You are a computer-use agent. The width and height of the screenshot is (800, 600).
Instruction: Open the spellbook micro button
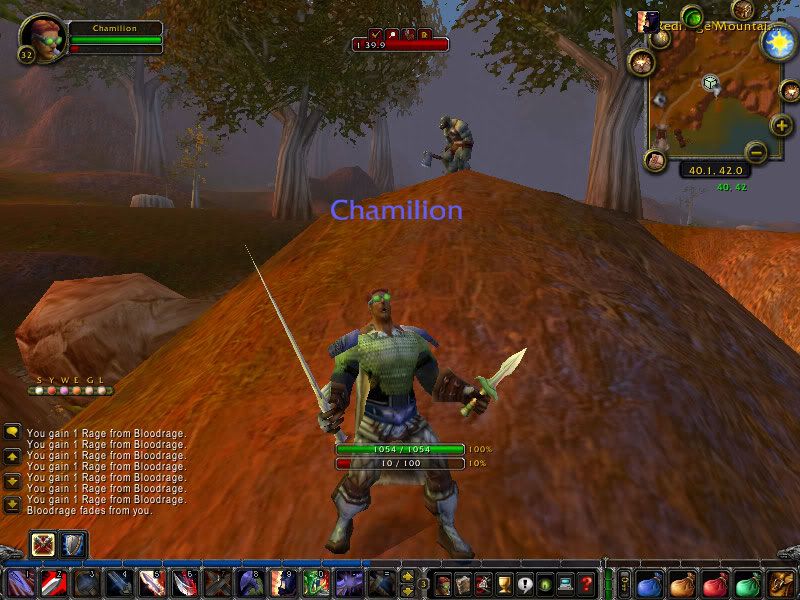click(x=462, y=582)
